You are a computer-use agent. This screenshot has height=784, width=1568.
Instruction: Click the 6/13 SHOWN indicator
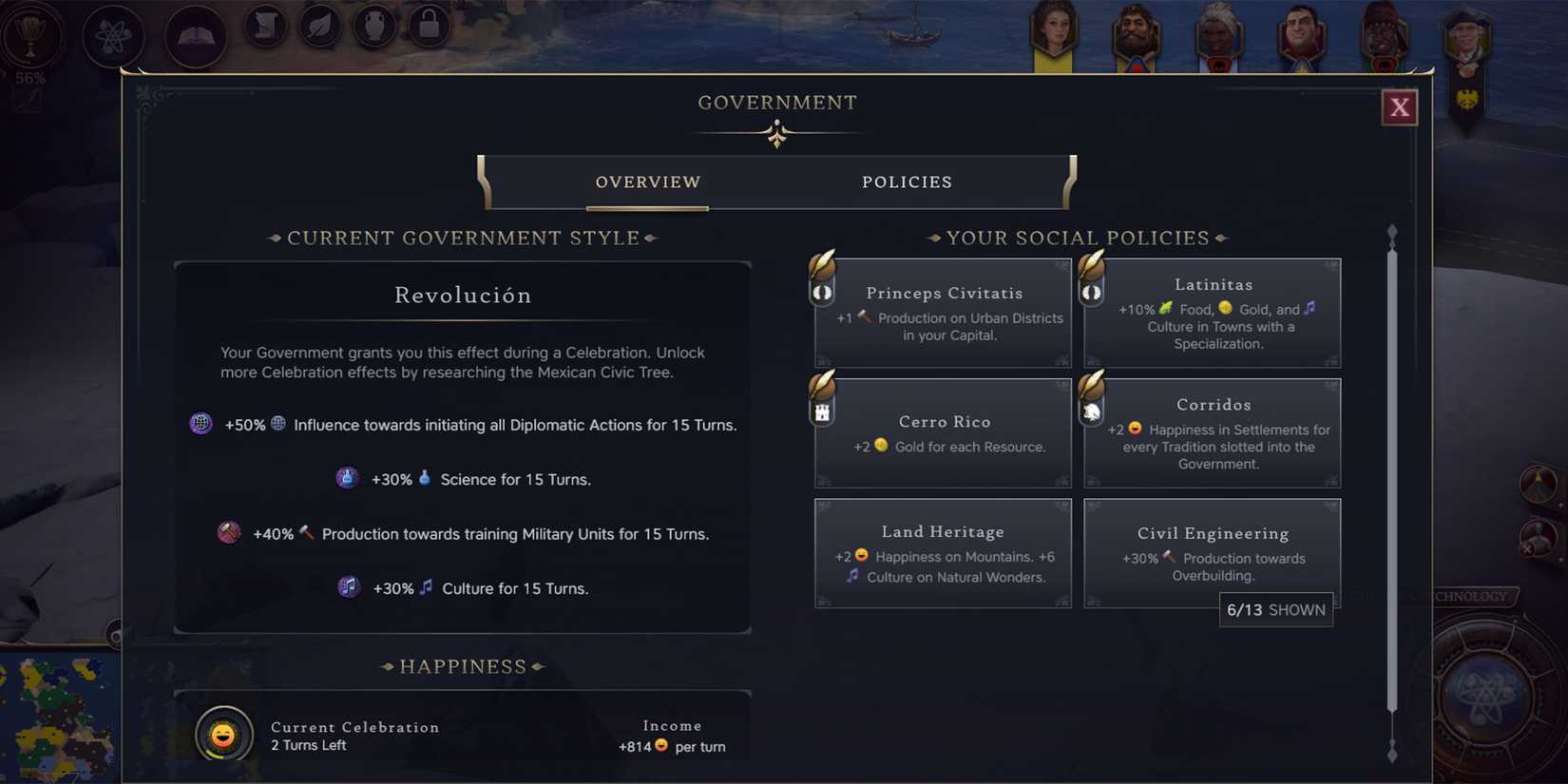pyautogui.click(x=1275, y=609)
